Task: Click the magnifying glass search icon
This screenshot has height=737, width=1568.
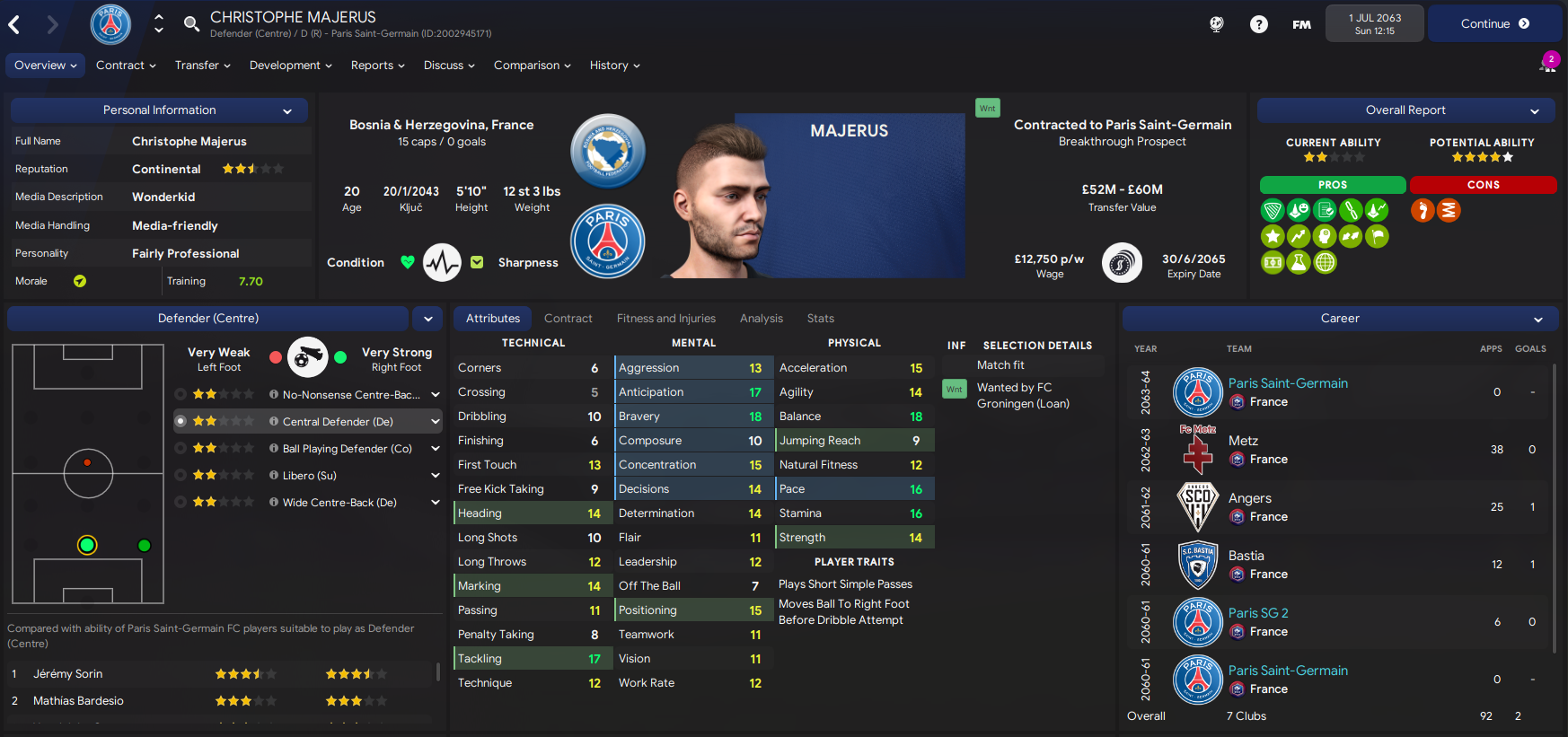Action: coord(191,24)
